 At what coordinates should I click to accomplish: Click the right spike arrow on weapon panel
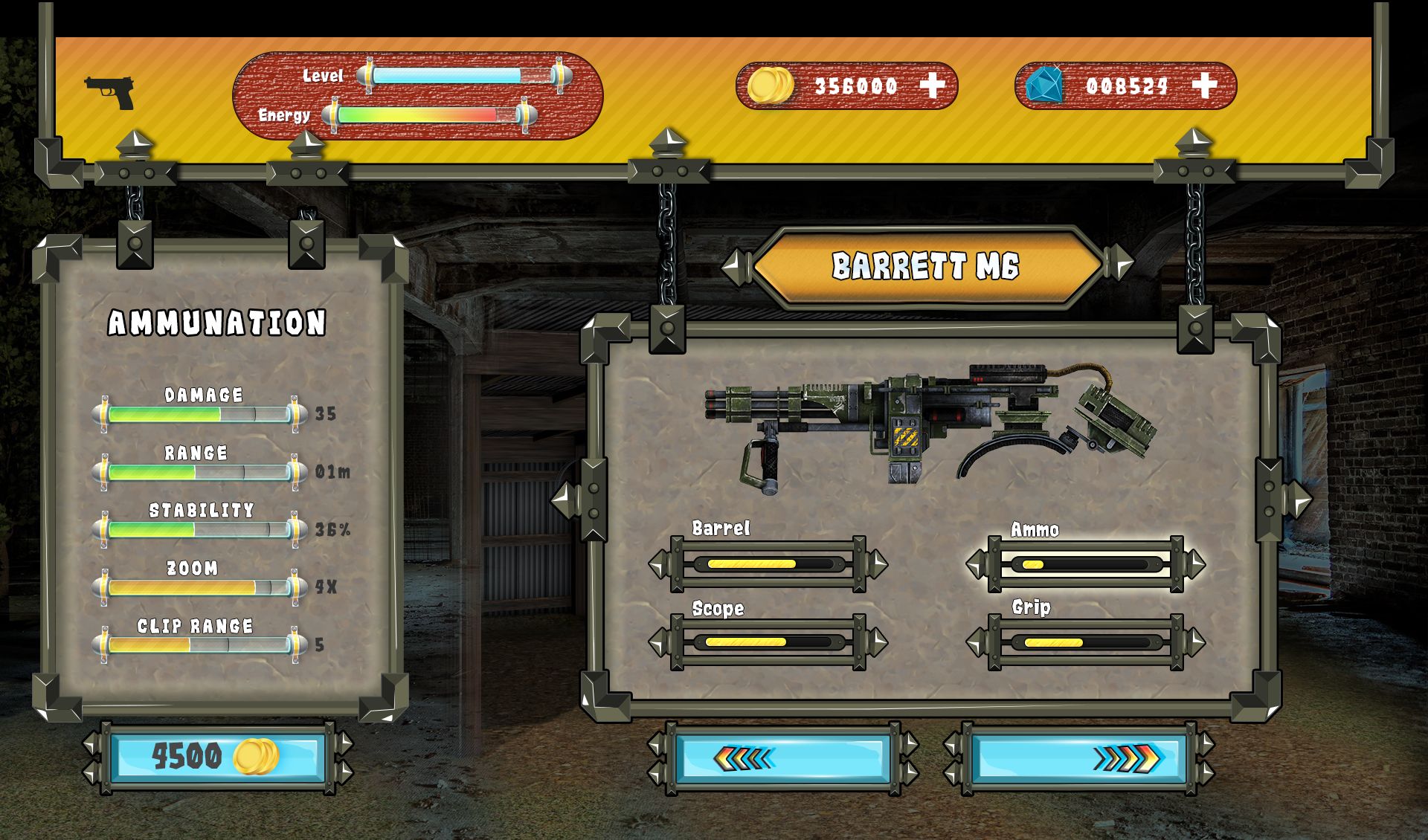1297,499
